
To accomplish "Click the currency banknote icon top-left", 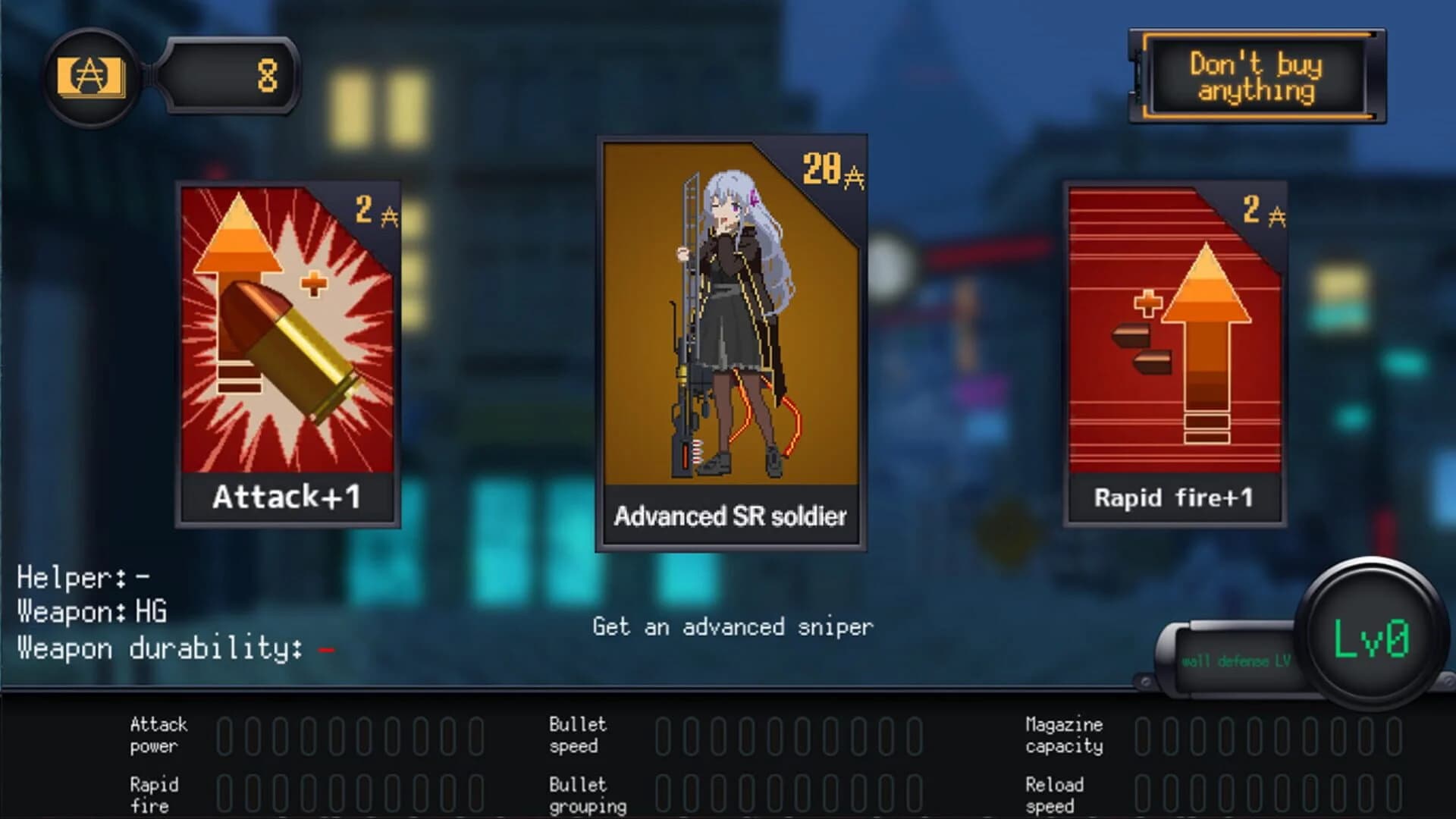I will coord(91,76).
